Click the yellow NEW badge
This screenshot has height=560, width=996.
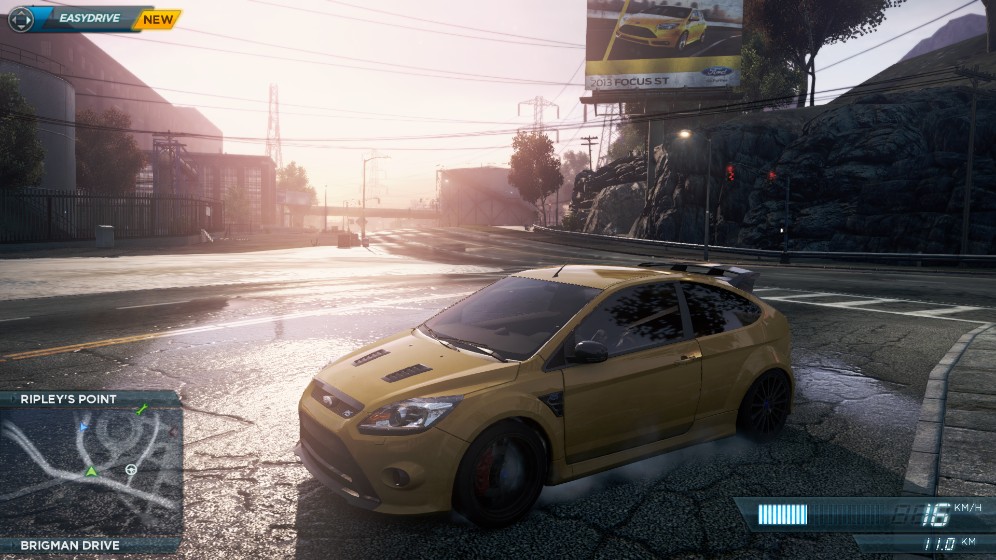tap(157, 18)
